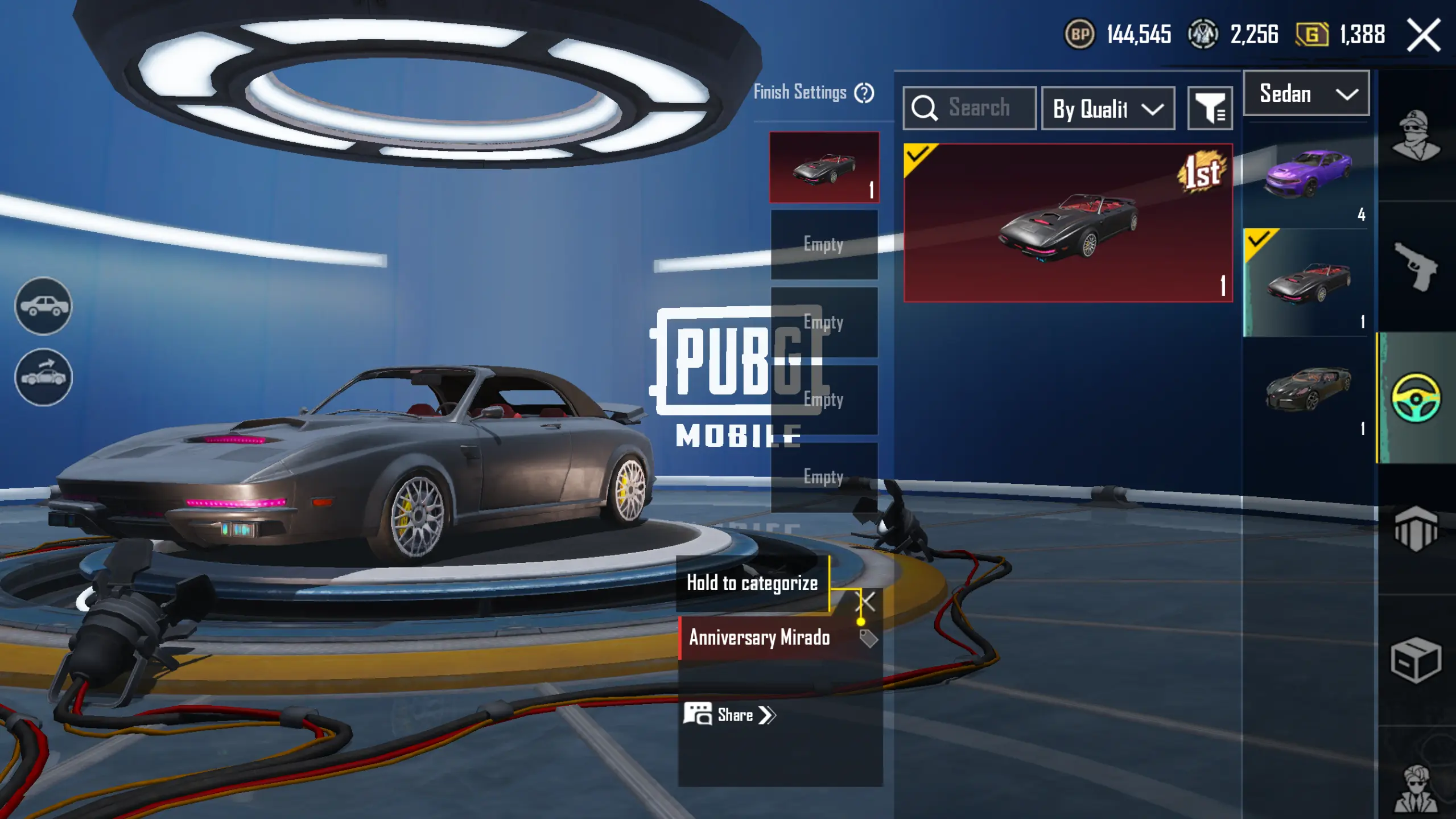This screenshot has height=819, width=1456.
Task: Open the weapons pistol category tab
Action: 1416,266
